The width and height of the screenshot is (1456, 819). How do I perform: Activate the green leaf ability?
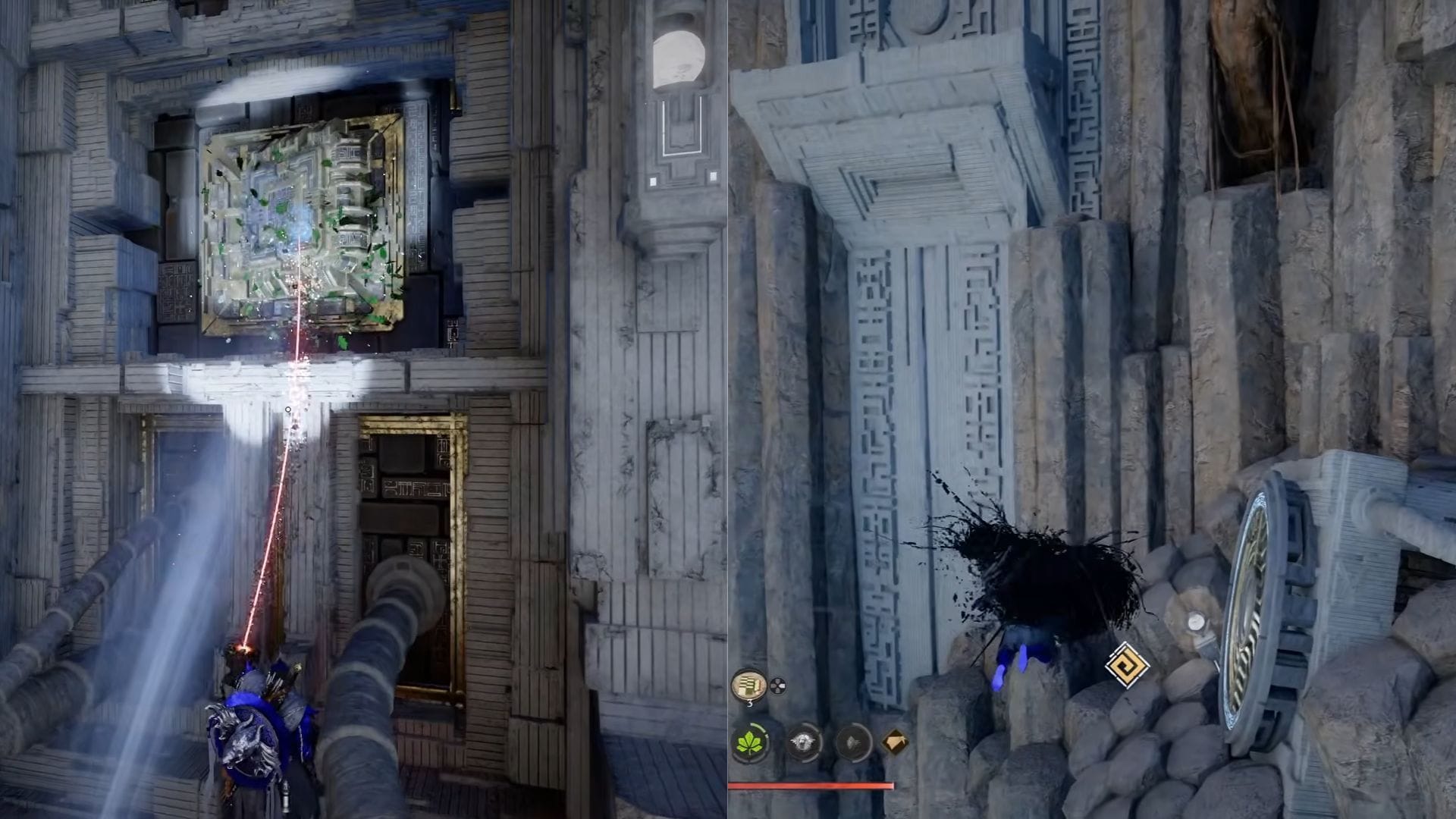click(x=749, y=742)
